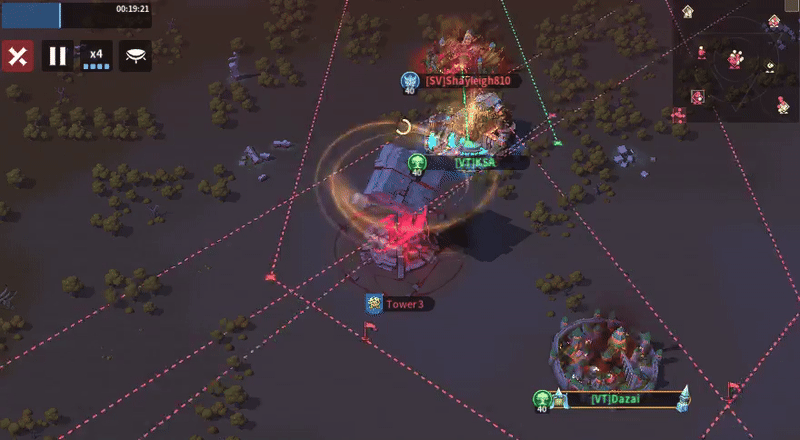The width and height of the screenshot is (800, 440).
Task: Select the [SV]Shayleigh810 name label
Action: click(468, 81)
